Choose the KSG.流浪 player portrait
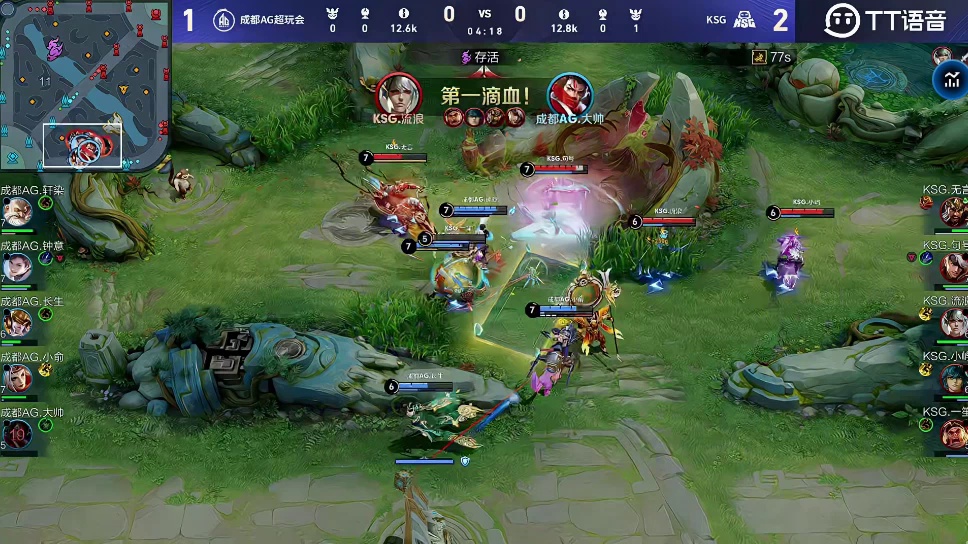968x544 pixels. [952, 323]
